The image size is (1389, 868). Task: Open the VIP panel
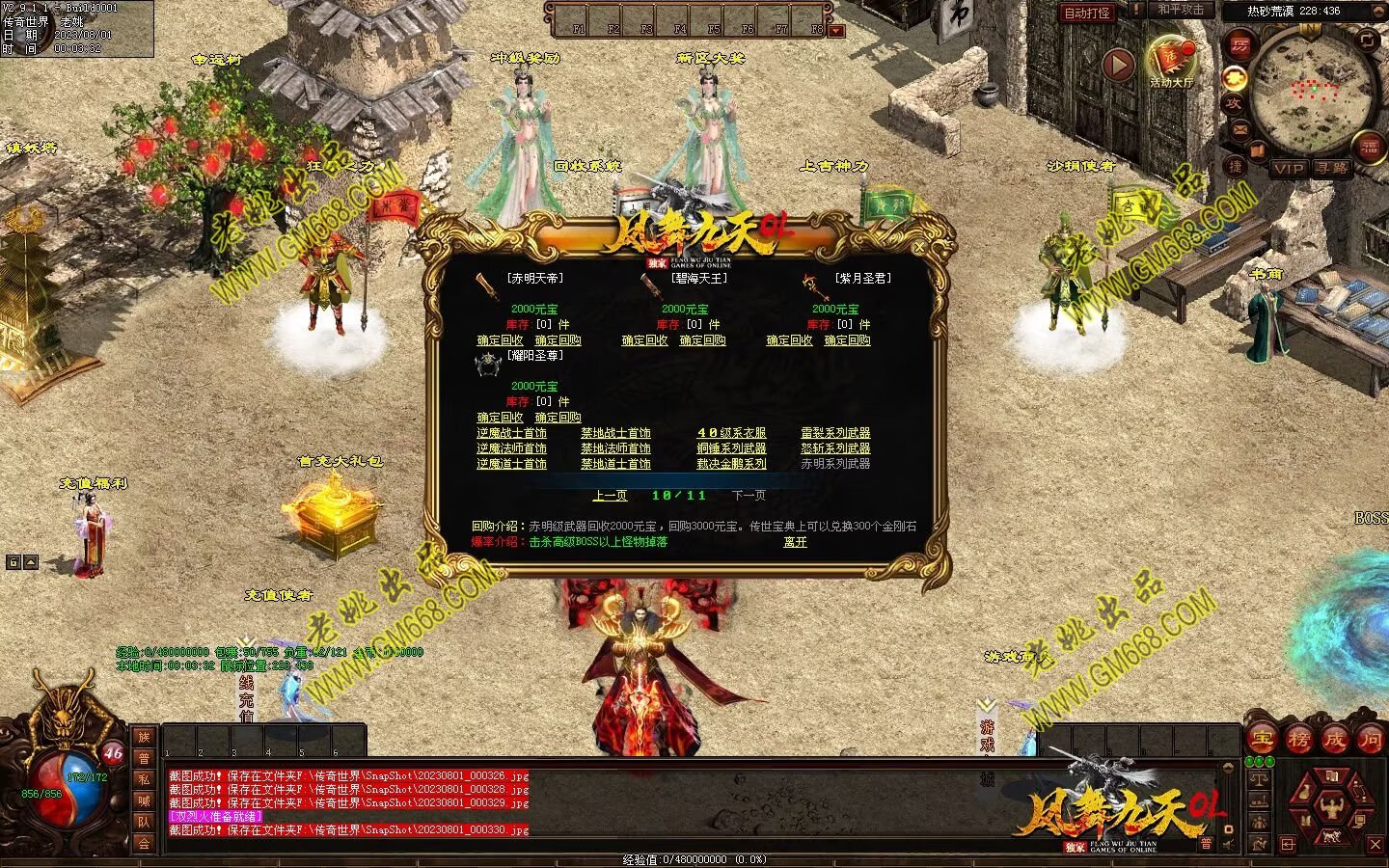(1289, 169)
